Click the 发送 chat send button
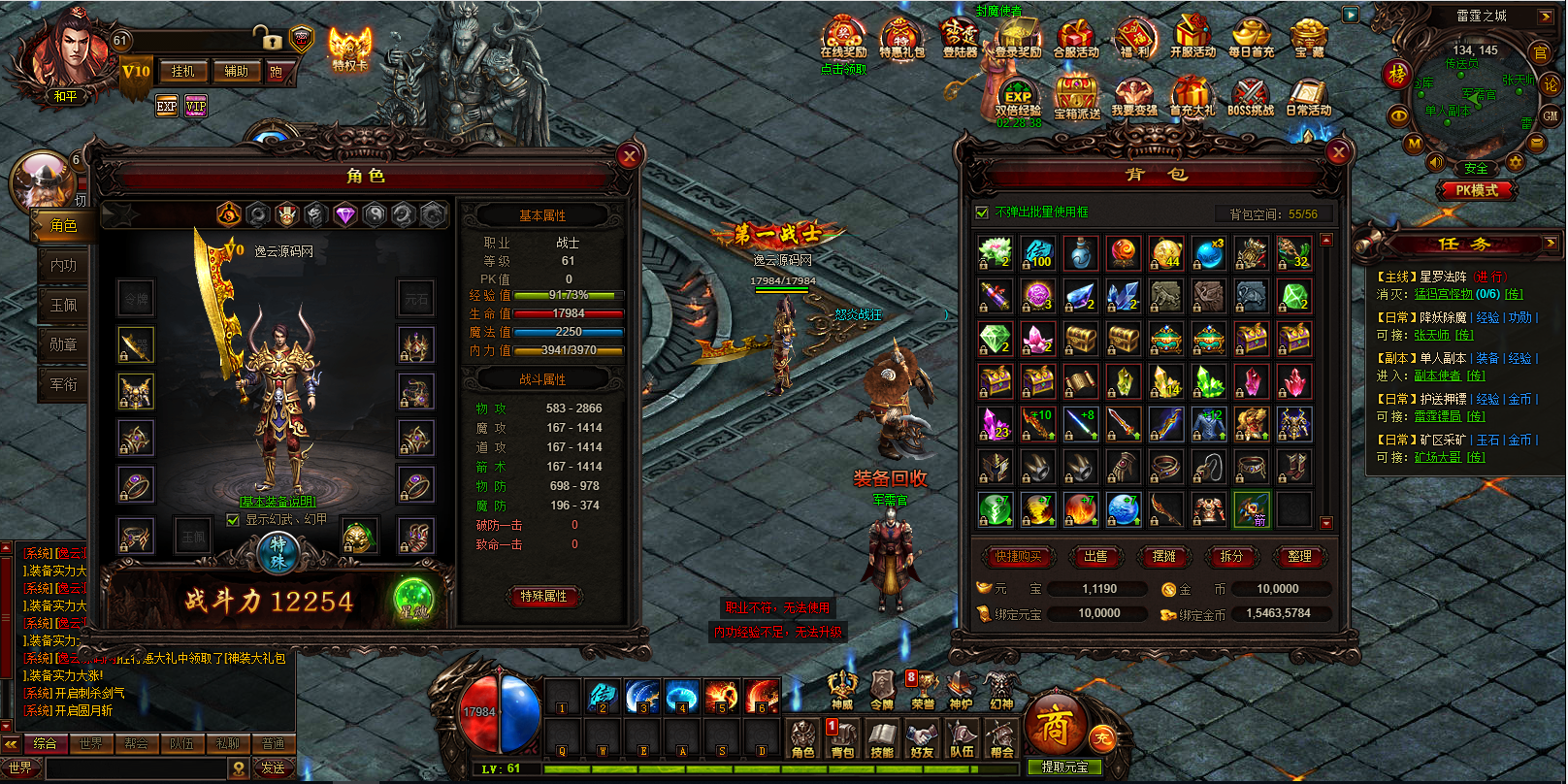The image size is (1568, 784). (273, 768)
